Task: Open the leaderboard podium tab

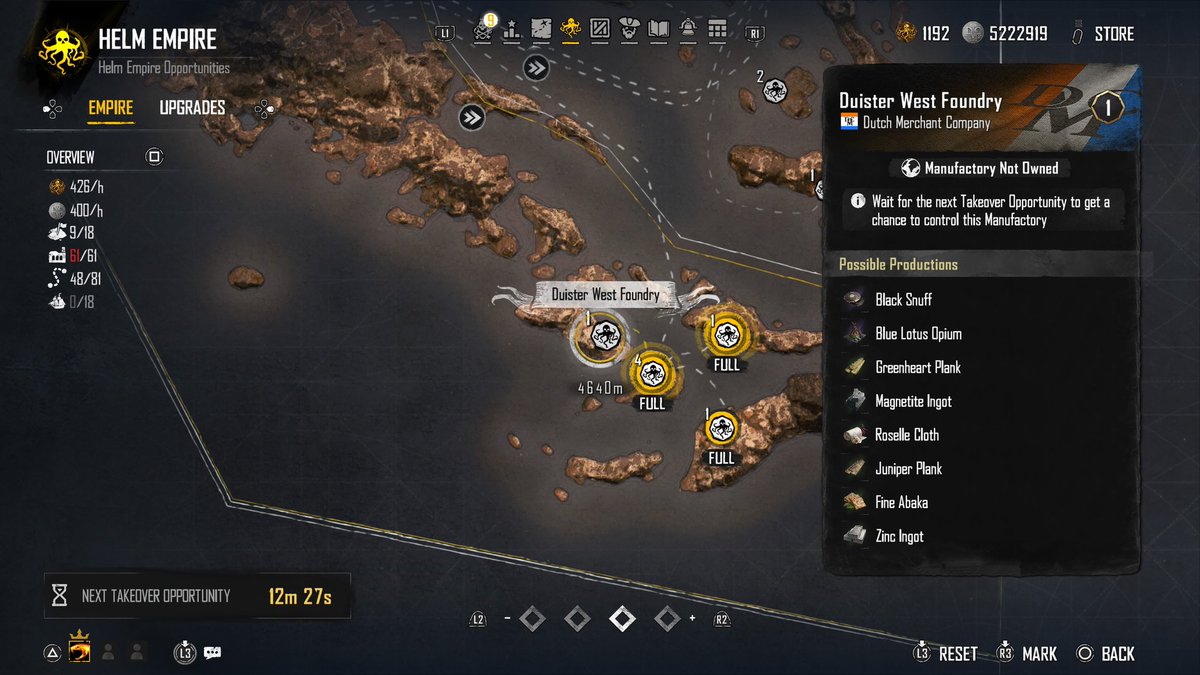Action: click(512, 29)
